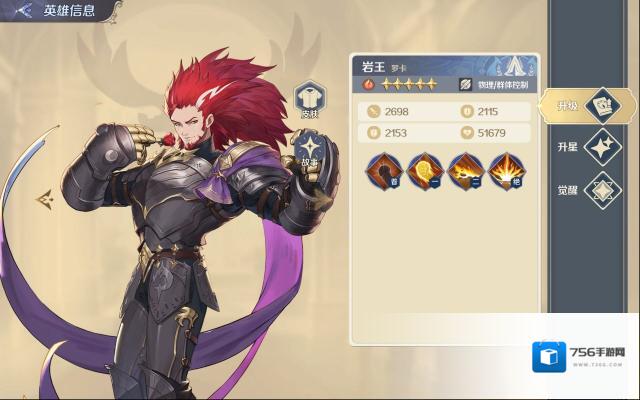Show the previous hero with left arrow
Viewport: 640px width, 400px height.
pyautogui.click(x=45, y=200)
